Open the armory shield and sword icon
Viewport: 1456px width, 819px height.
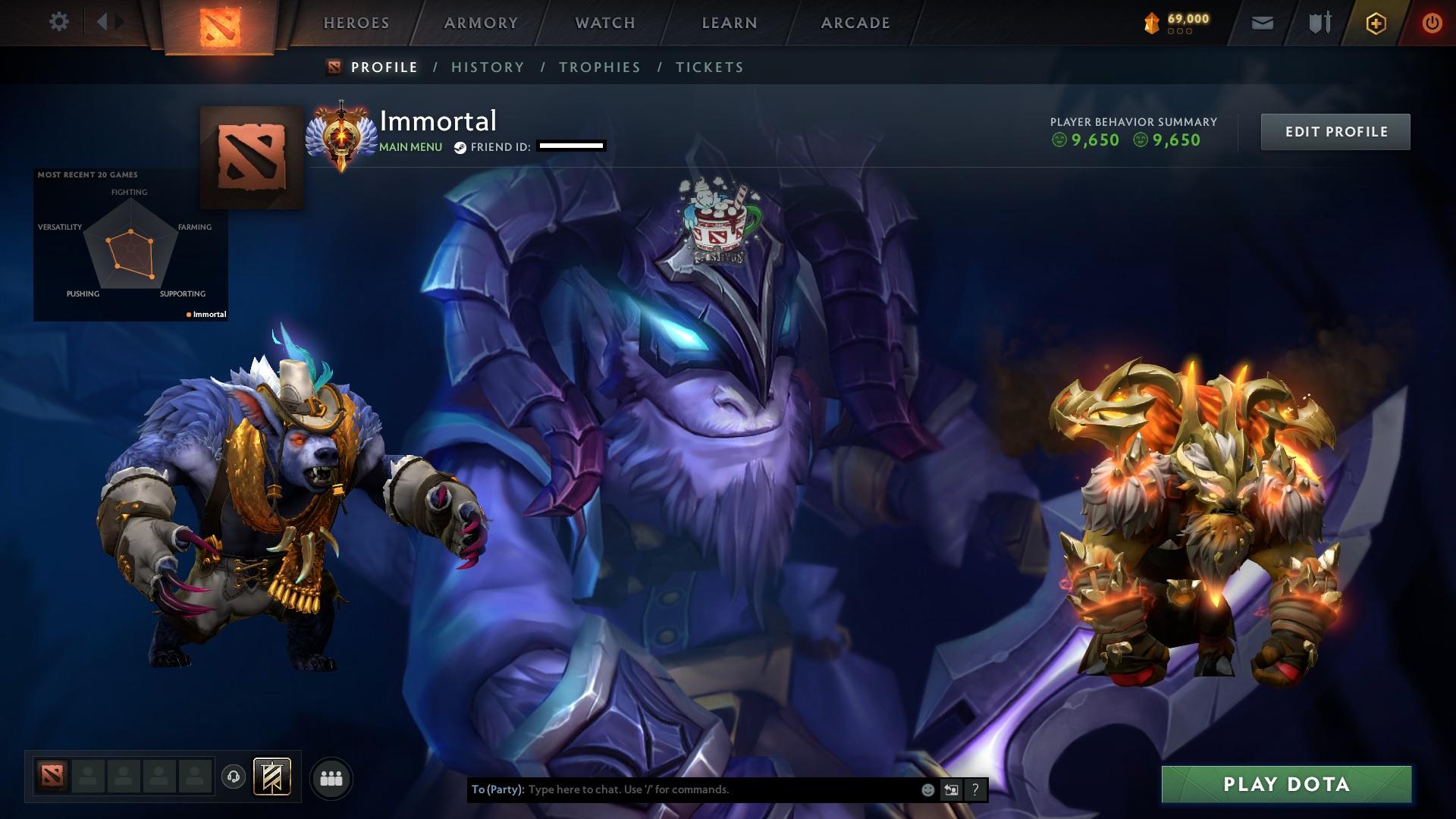(x=1318, y=23)
